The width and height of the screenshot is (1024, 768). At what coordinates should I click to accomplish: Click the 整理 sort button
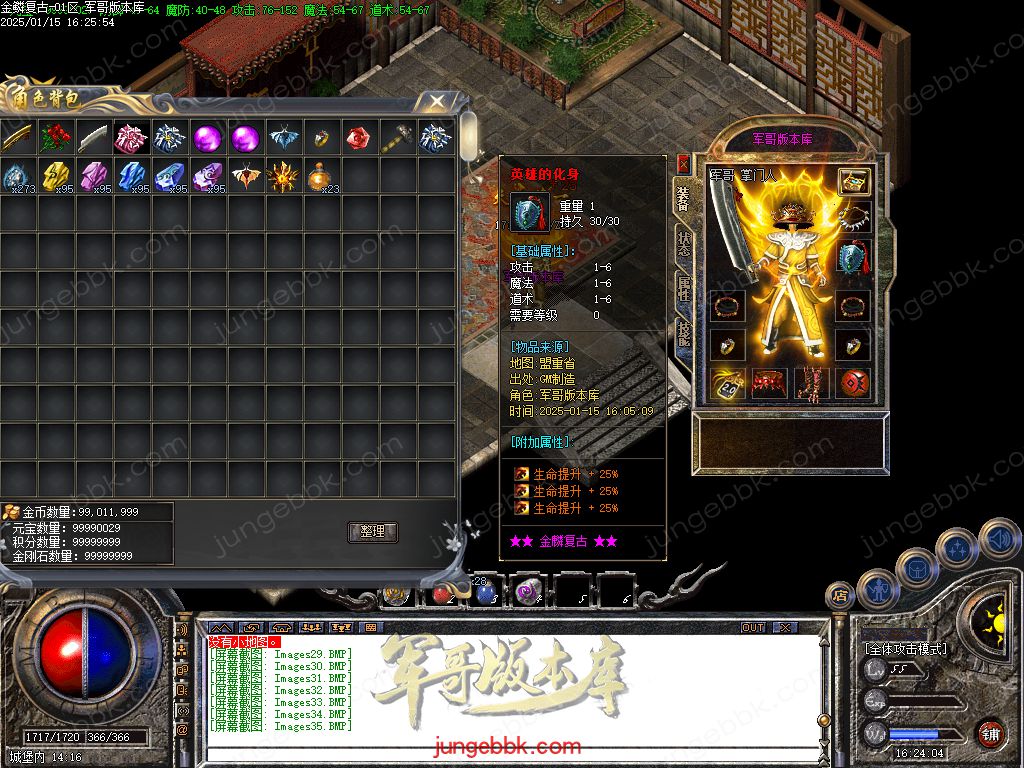(373, 532)
